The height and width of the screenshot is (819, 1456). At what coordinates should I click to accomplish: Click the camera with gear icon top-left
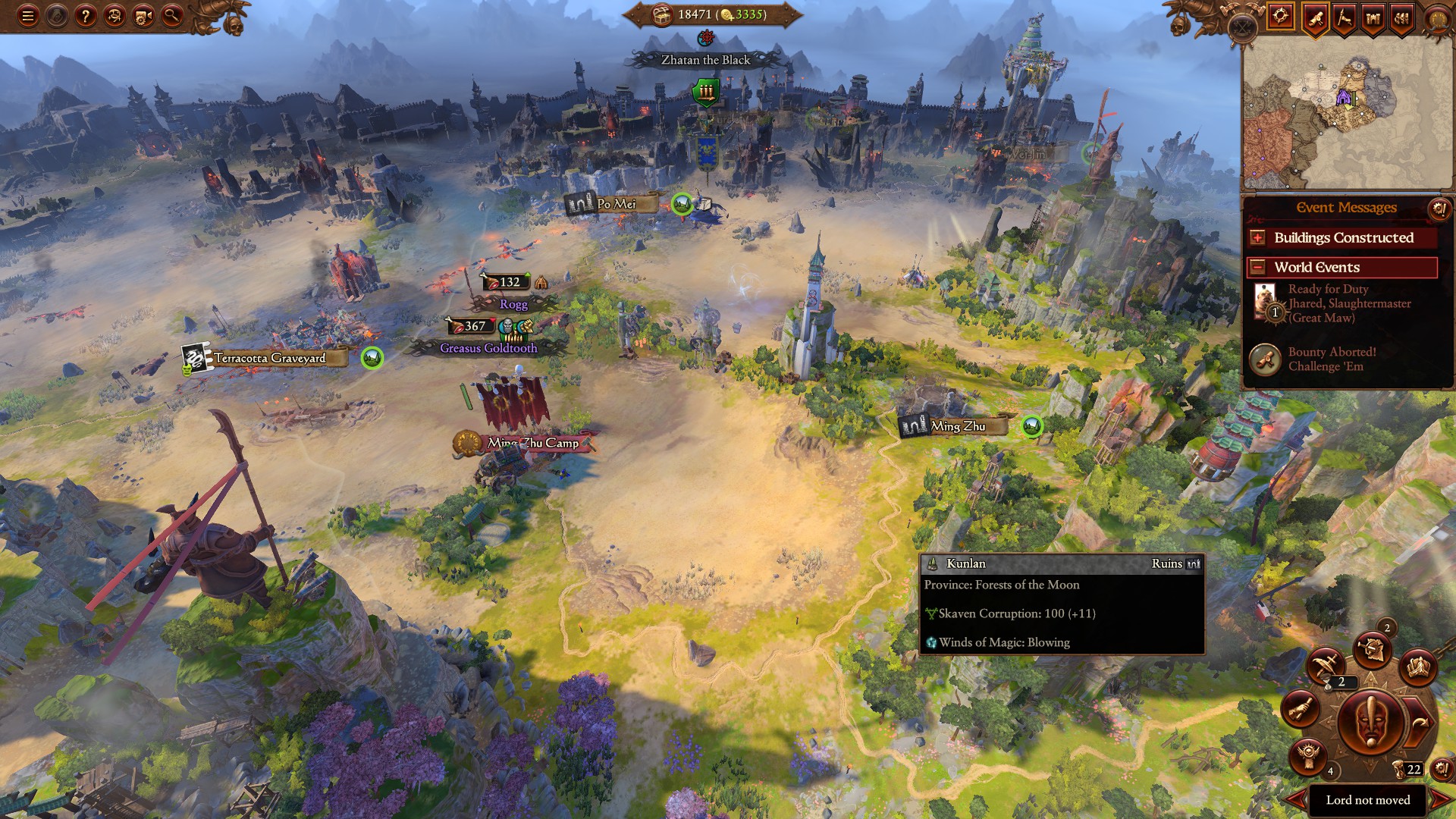[143, 17]
